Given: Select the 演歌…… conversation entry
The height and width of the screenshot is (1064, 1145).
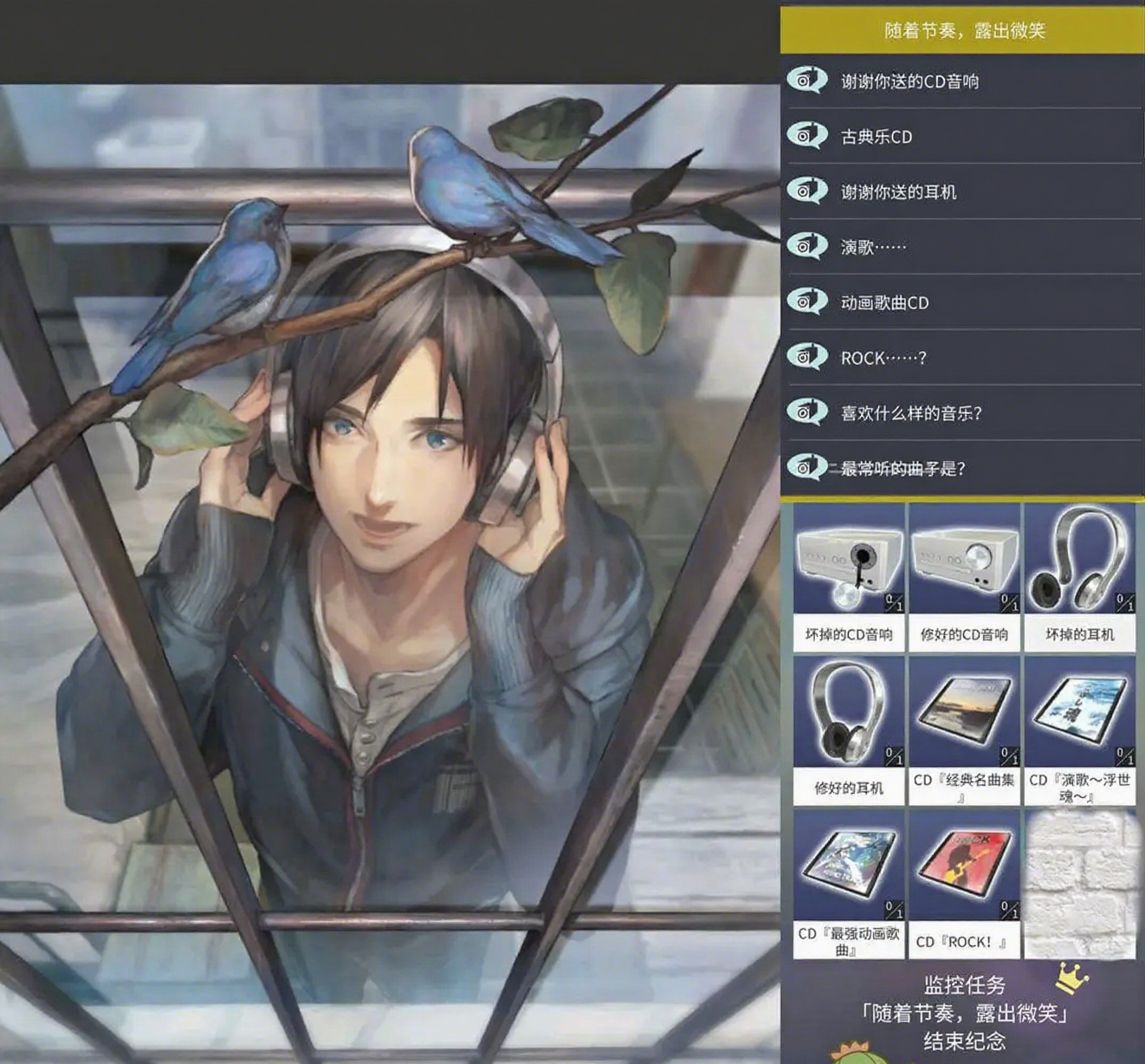Looking at the screenshot, I should (x=873, y=248).
